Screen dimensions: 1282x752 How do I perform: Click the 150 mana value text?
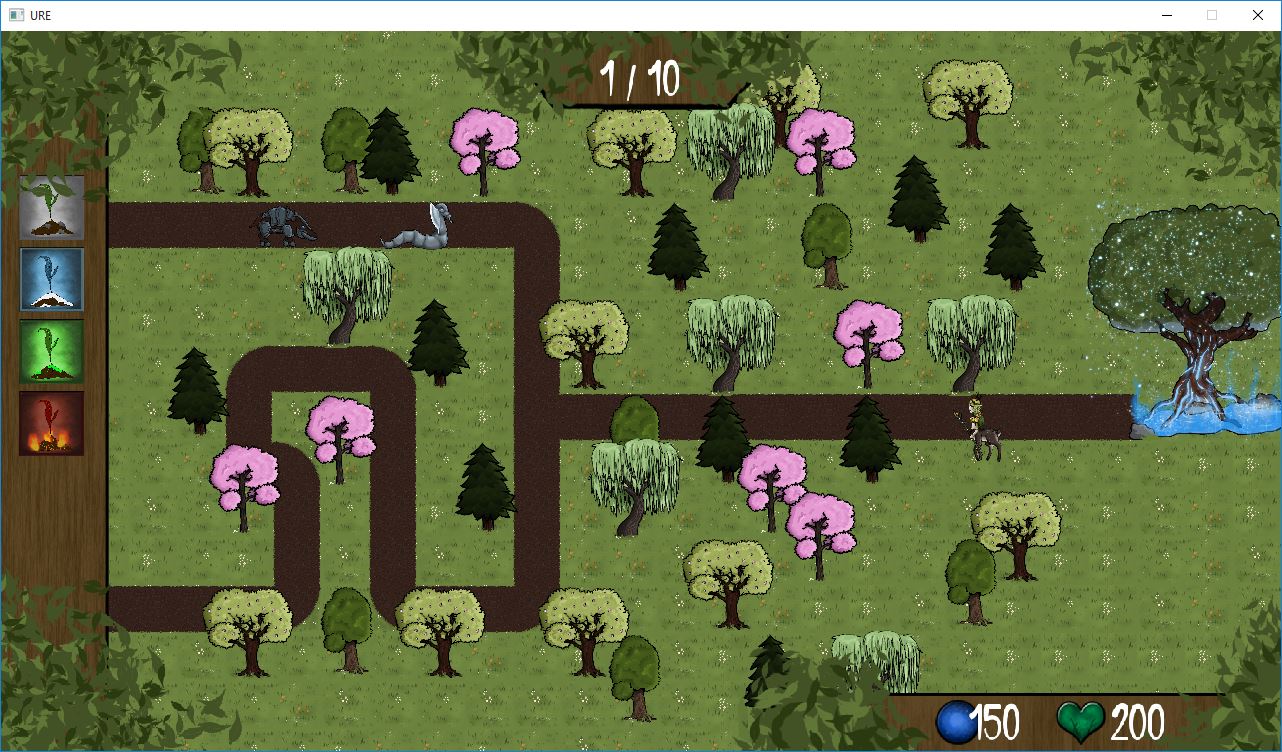coord(999,719)
